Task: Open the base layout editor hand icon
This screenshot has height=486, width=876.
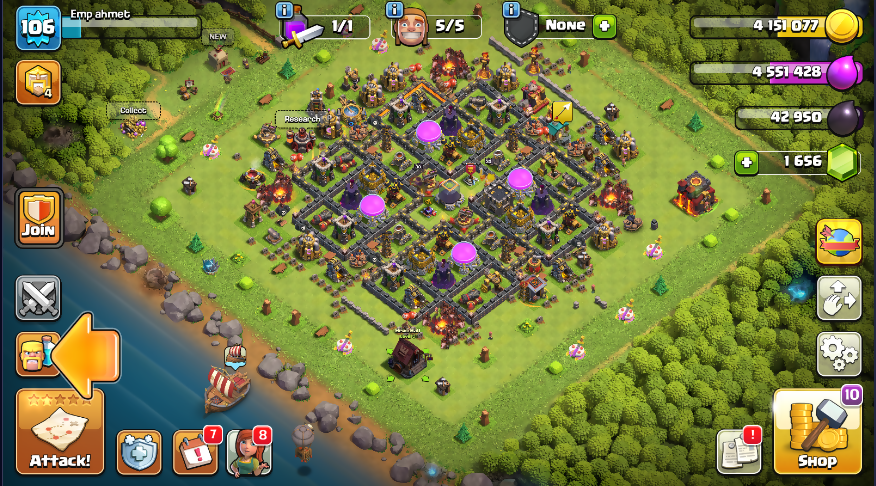Action: pyautogui.click(x=839, y=297)
